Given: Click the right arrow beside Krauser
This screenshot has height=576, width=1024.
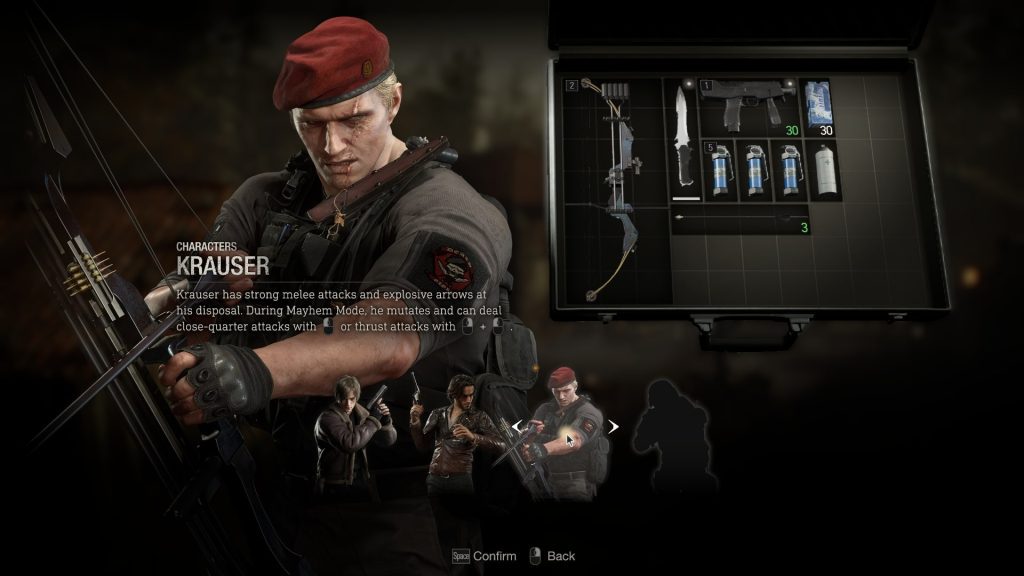Looking at the screenshot, I should 613,427.
